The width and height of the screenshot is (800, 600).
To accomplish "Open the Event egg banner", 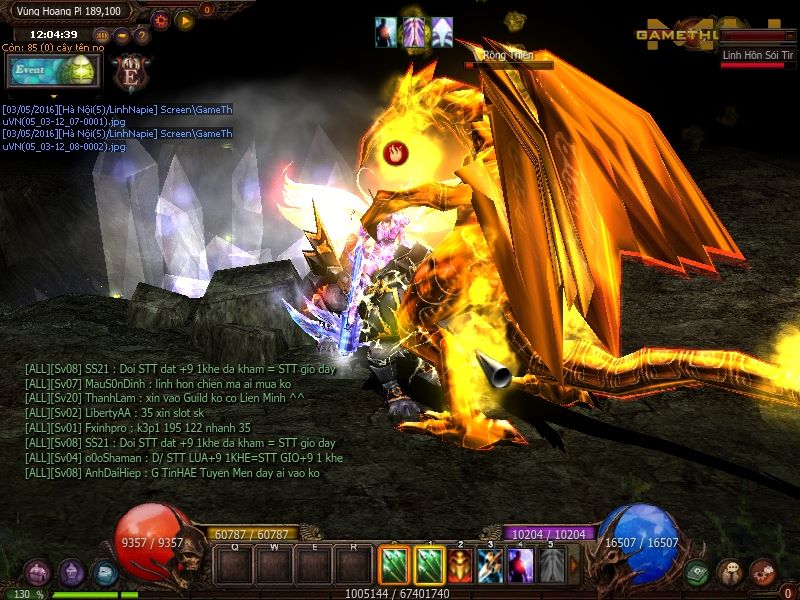I will (53, 71).
